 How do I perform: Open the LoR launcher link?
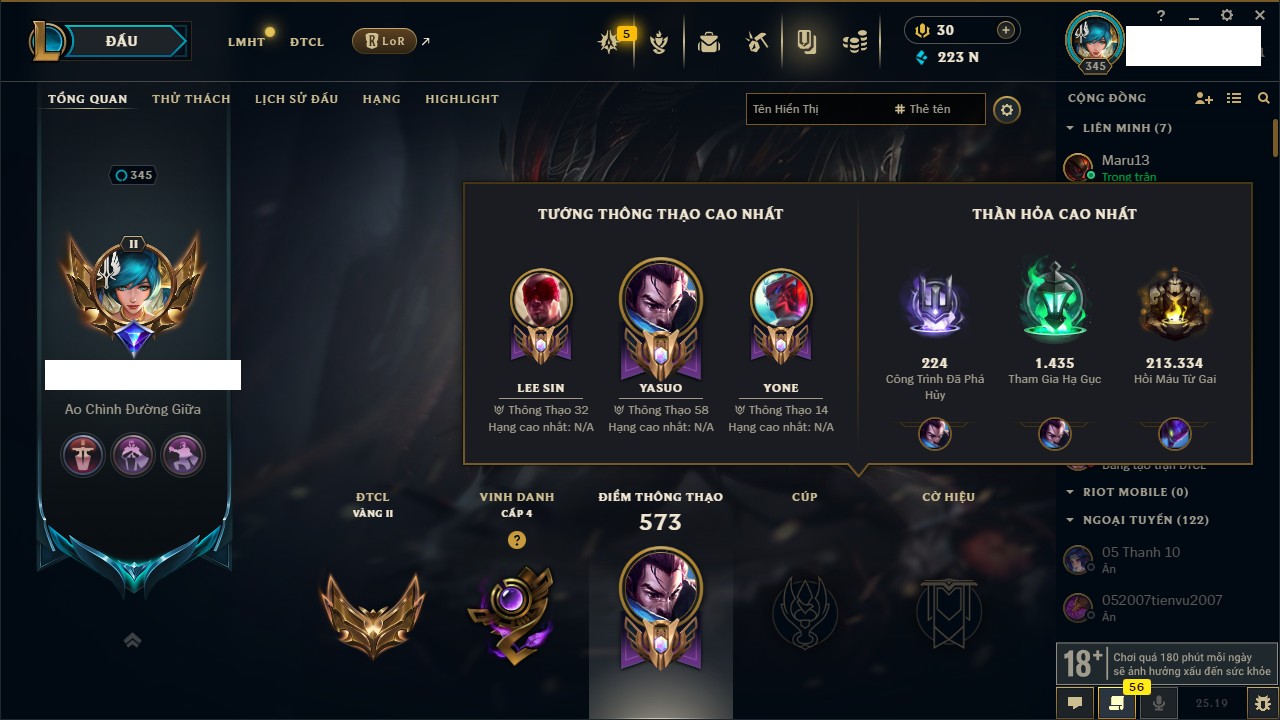[385, 42]
